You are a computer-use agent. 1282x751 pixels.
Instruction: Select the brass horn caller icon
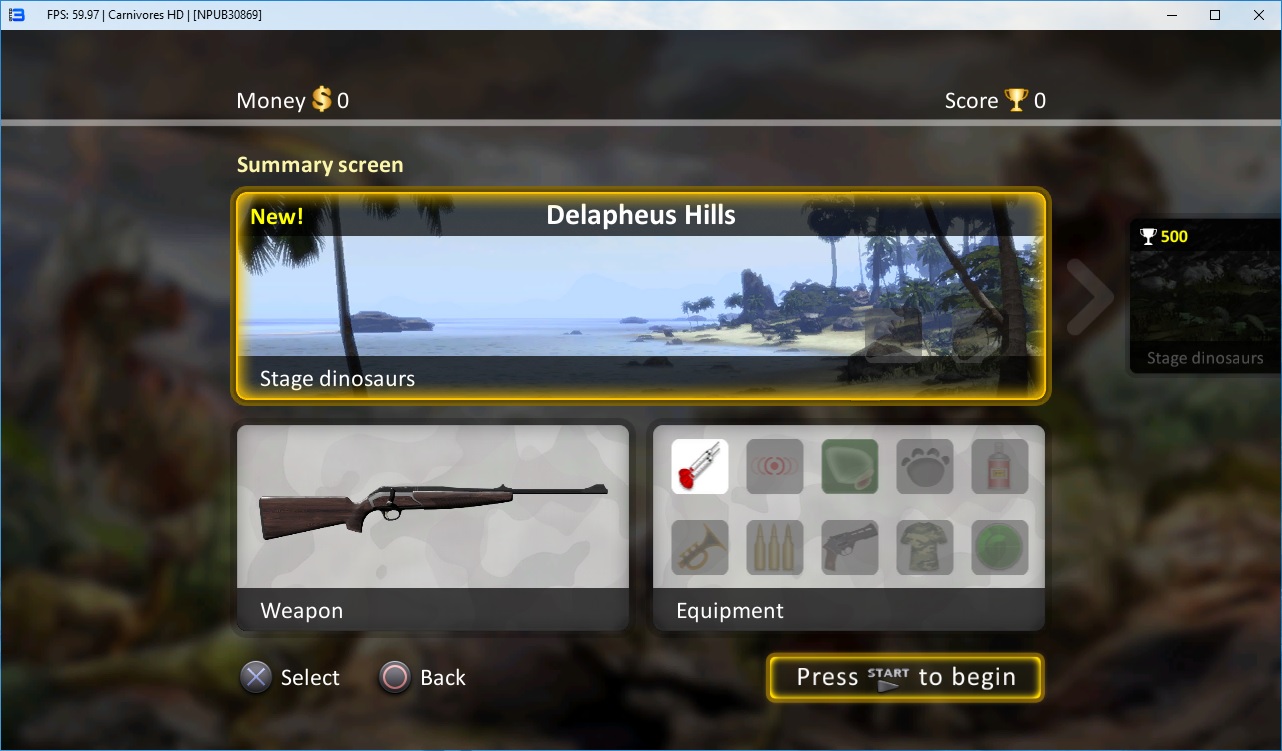coord(700,547)
